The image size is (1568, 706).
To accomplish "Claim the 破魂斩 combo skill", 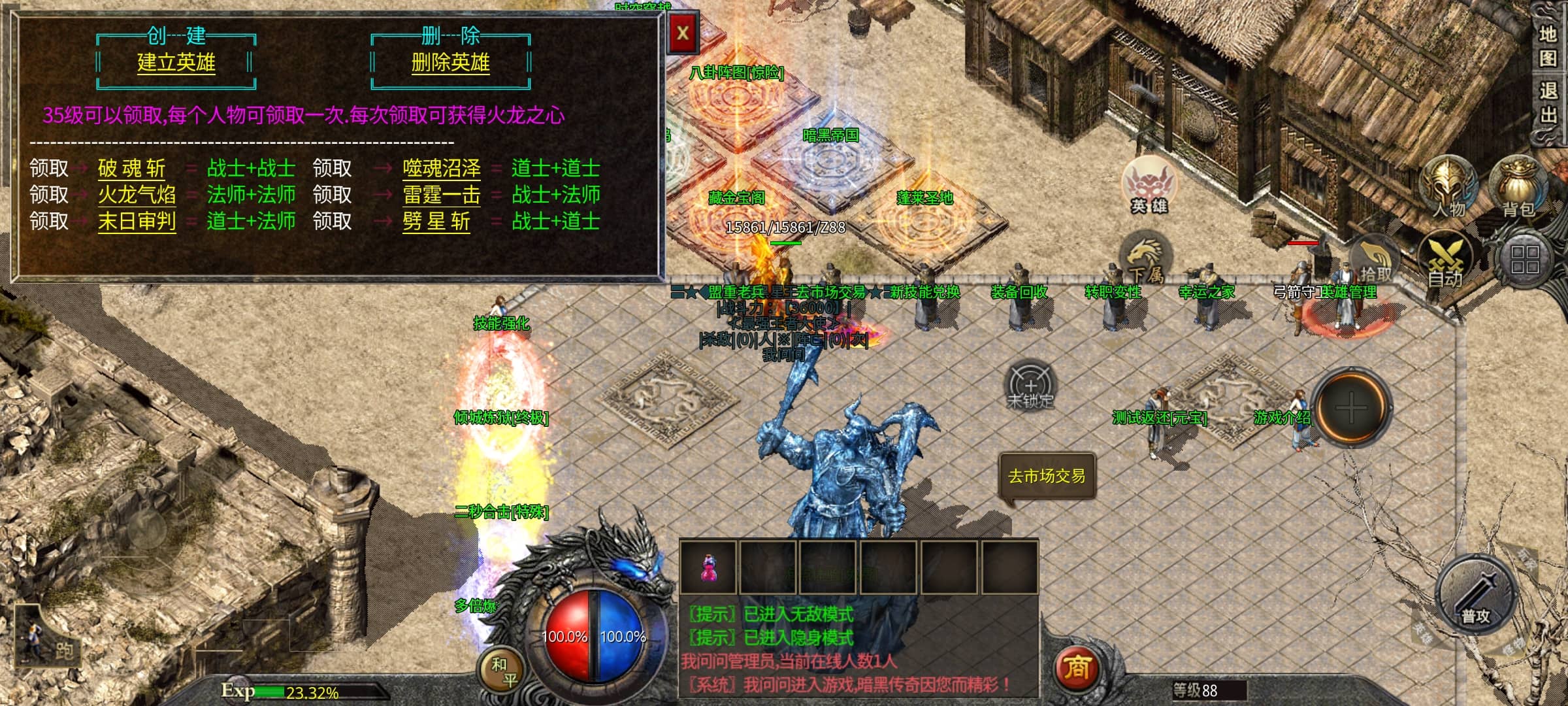I will 131,169.
